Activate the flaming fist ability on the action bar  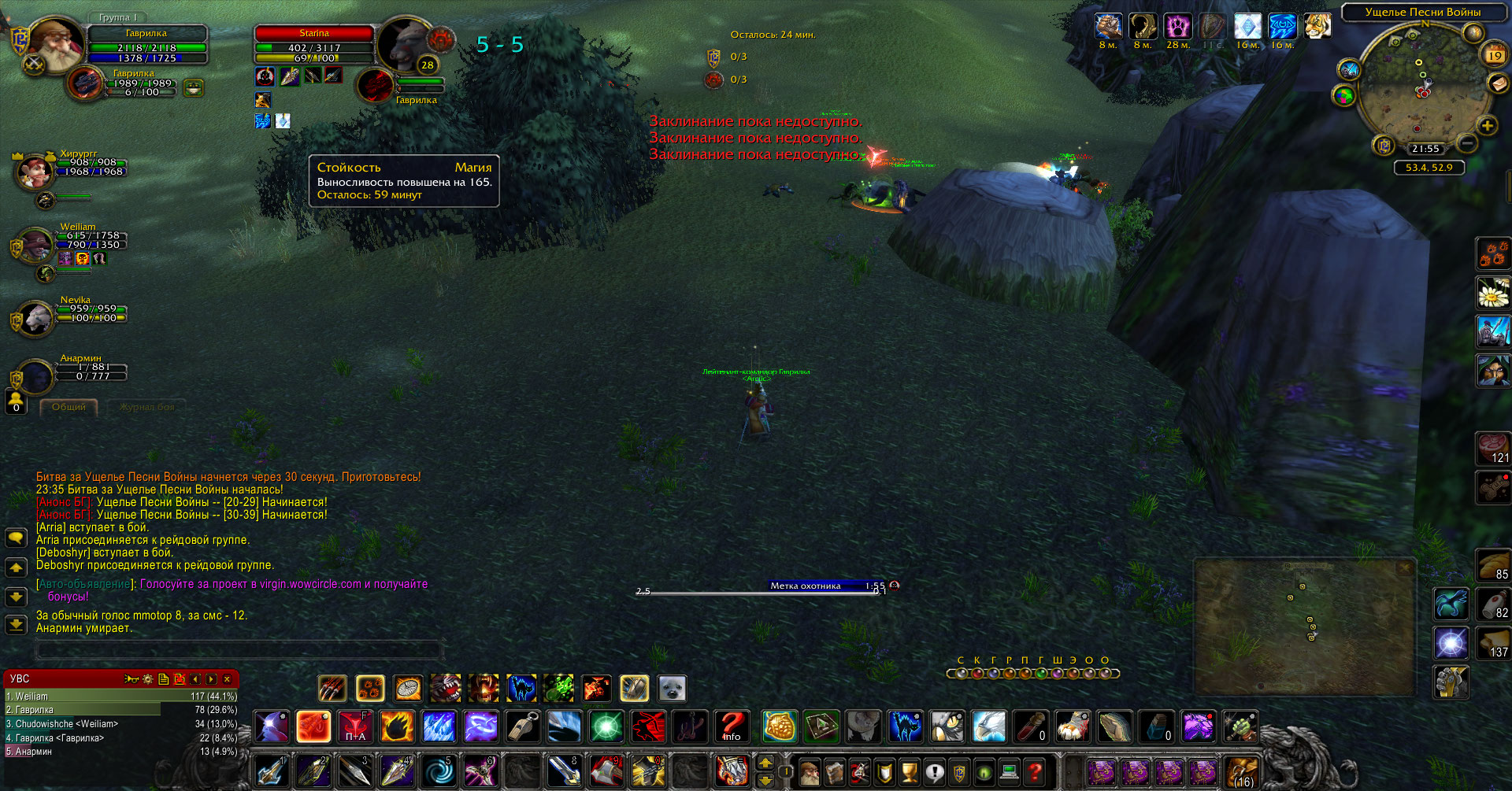point(397,726)
